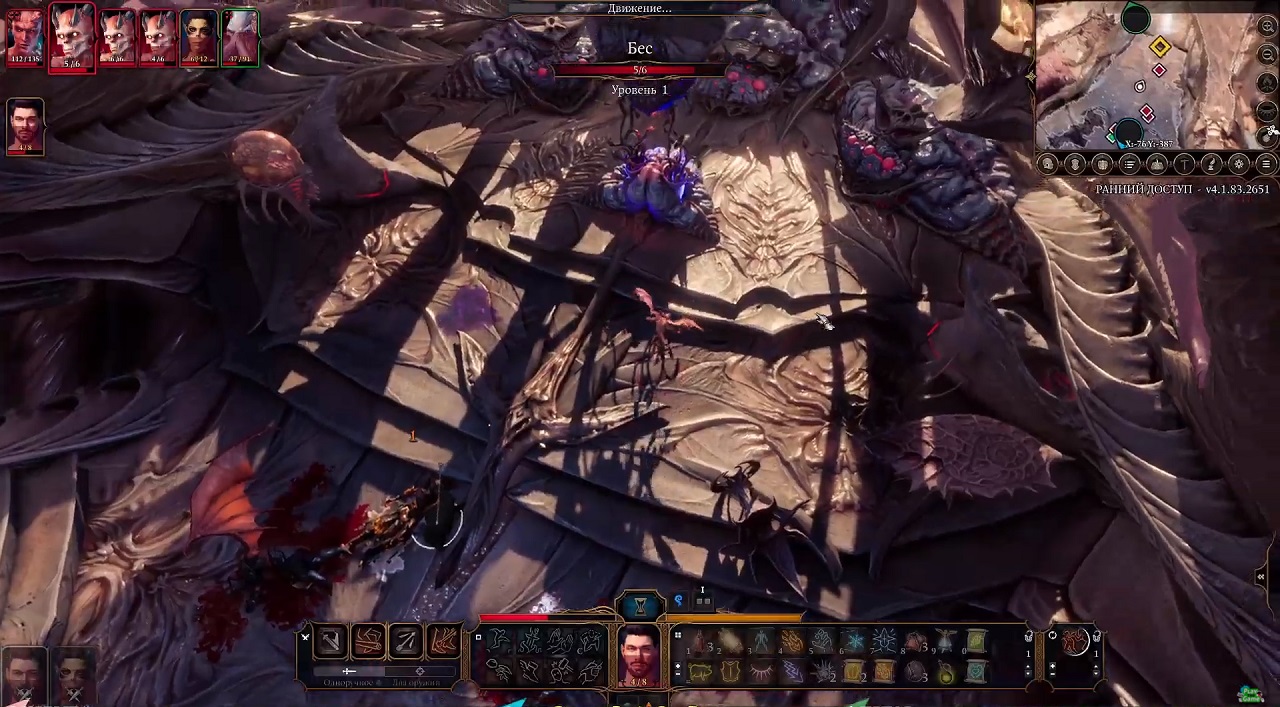Click the hourglass end-turn button
1280x707 pixels.
point(641,605)
